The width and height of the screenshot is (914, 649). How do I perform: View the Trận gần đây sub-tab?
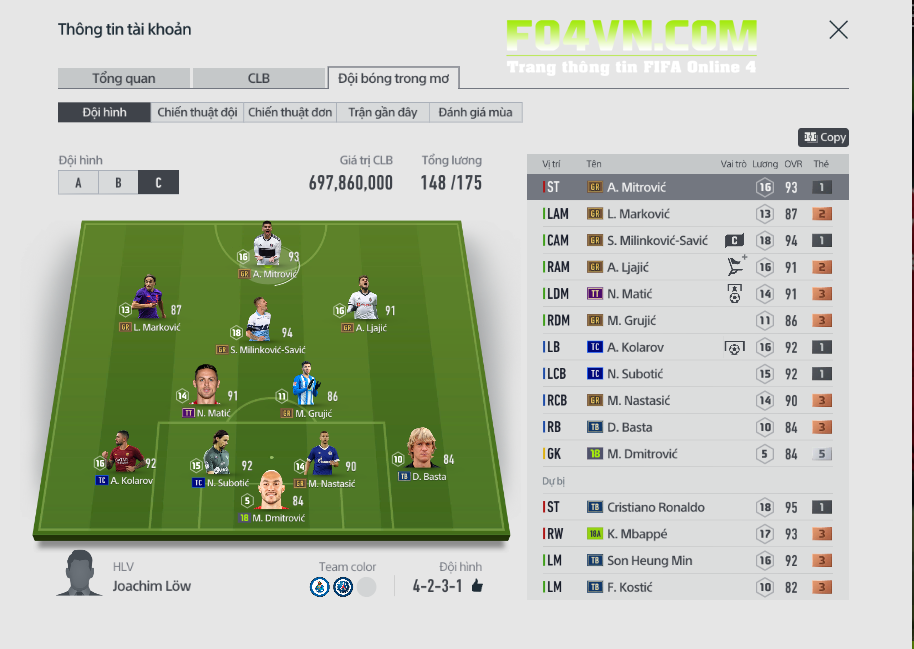point(383,113)
